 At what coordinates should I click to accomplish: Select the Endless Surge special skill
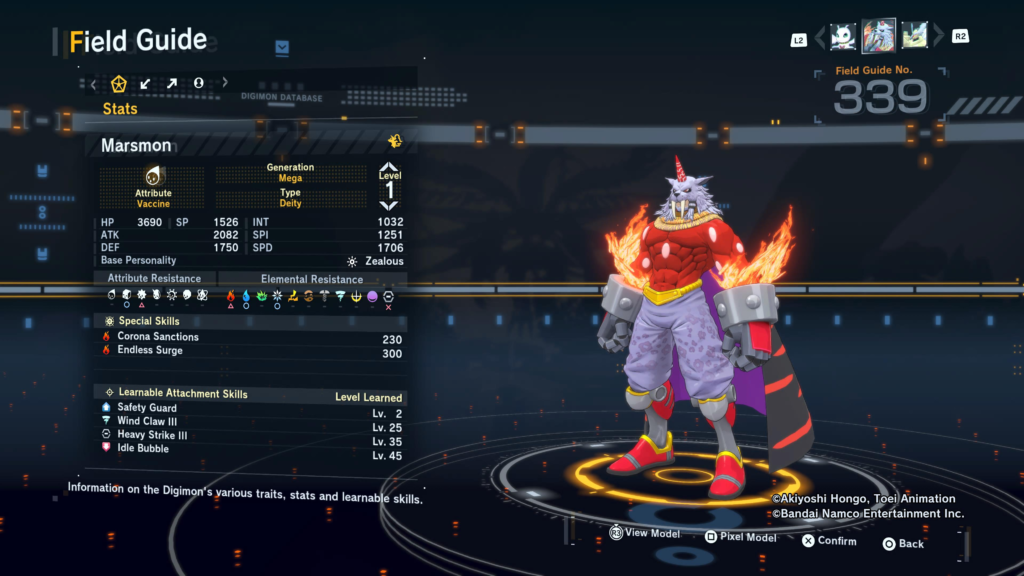point(150,350)
